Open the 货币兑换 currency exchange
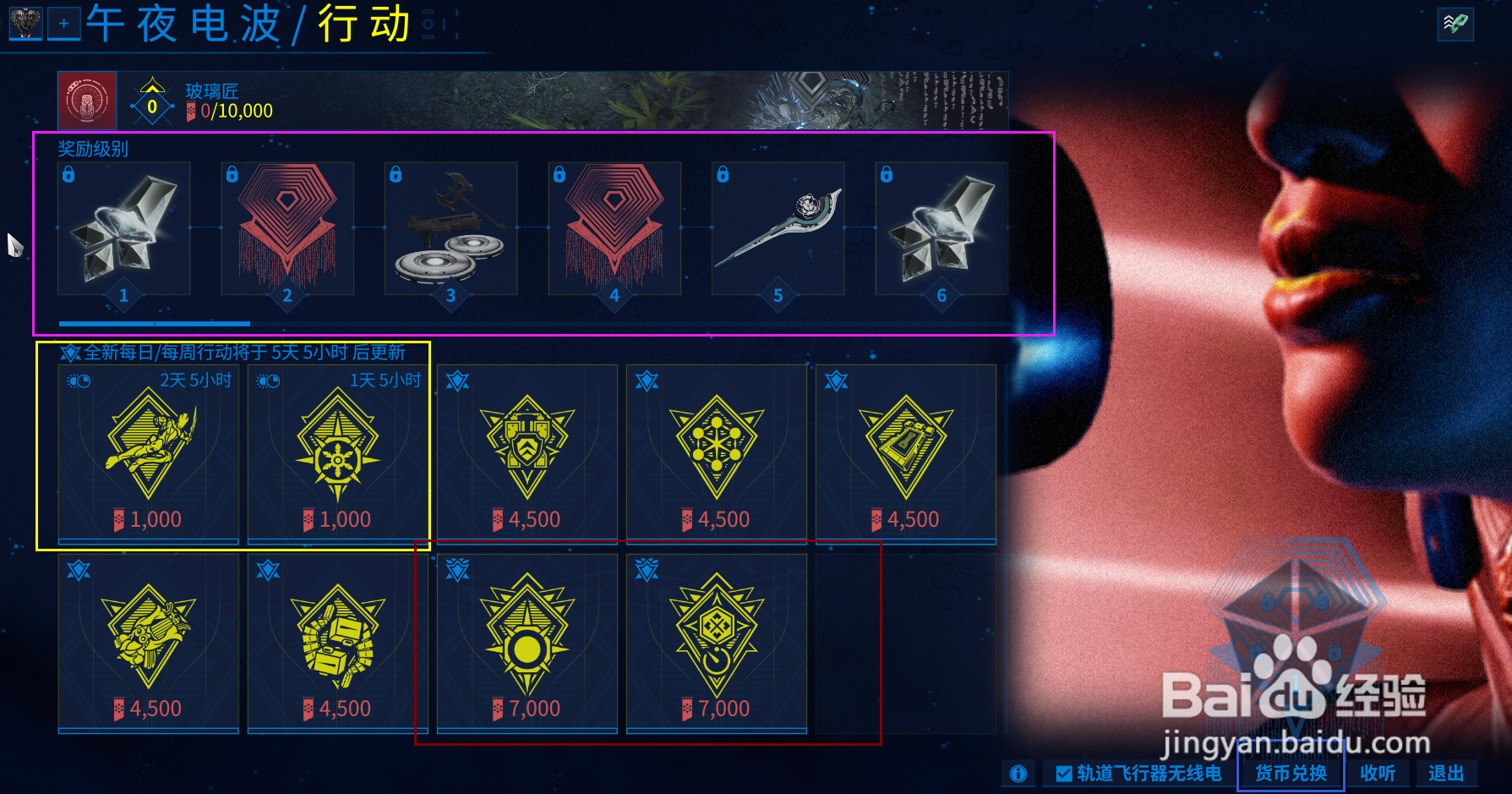 pyautogui.click(x=1290, y=774)
